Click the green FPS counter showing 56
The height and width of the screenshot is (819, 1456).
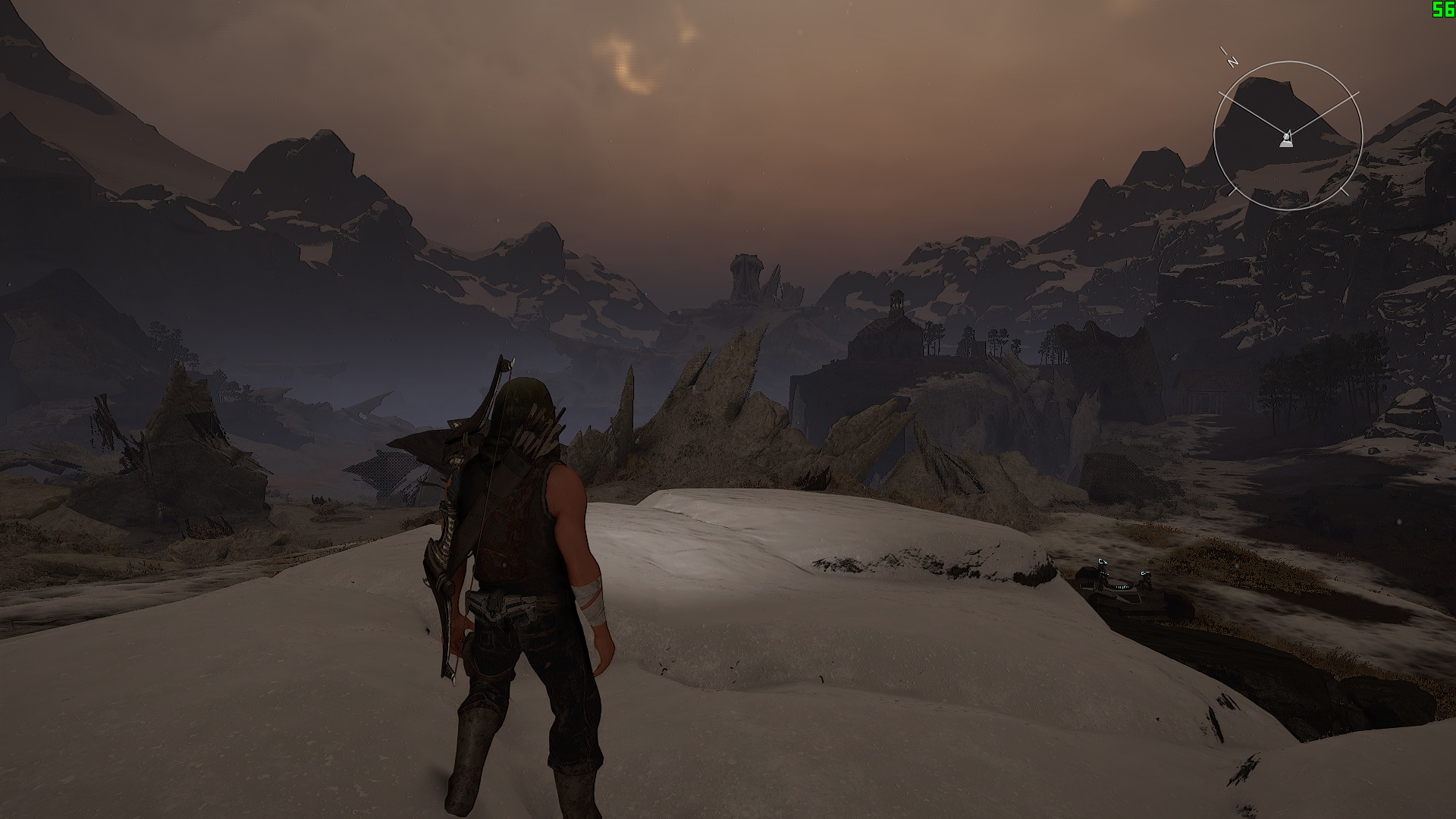click(x=1443, y=10)
